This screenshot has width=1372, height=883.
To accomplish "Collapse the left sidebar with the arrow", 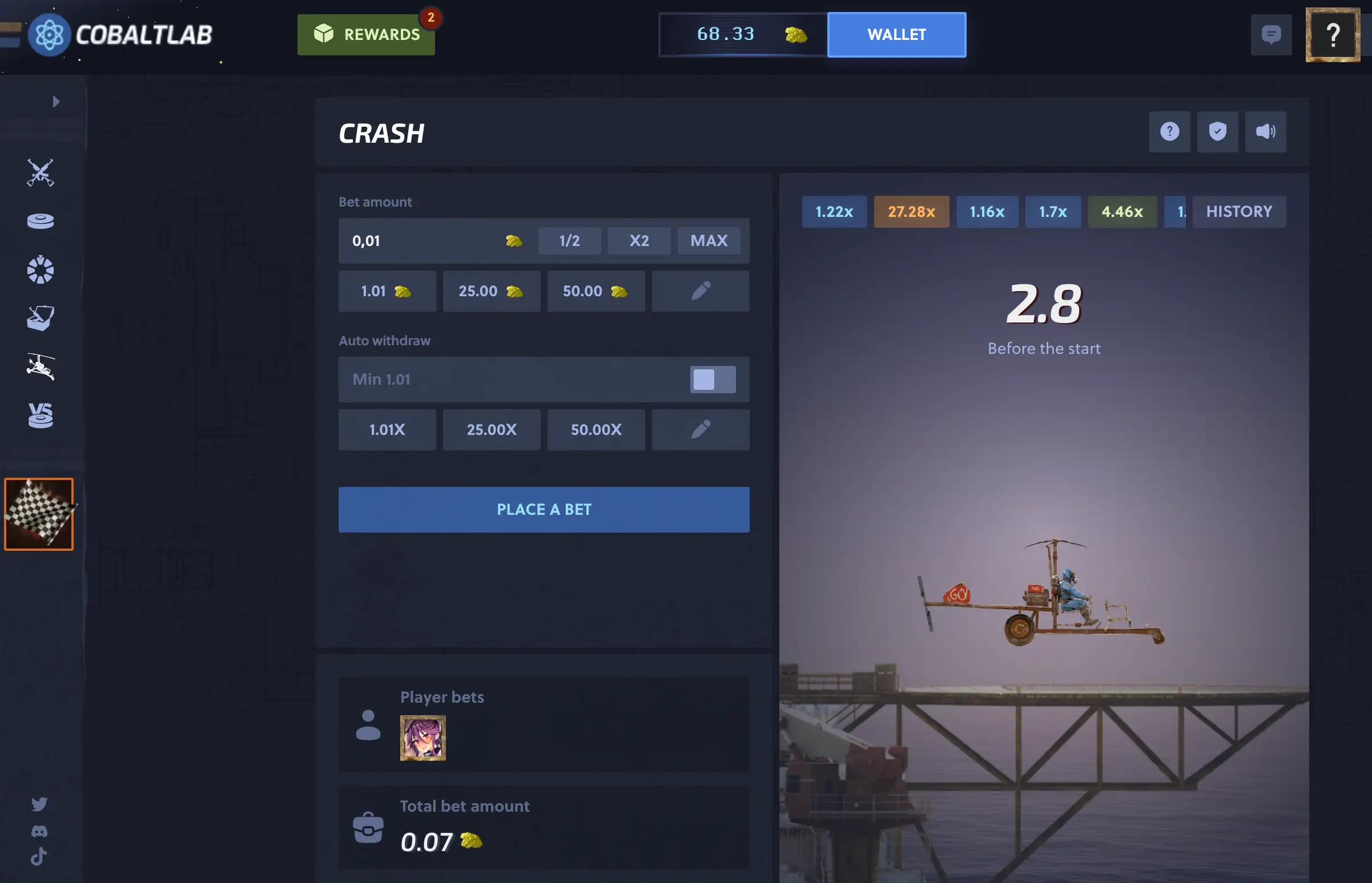I will [x=55, y=101].
